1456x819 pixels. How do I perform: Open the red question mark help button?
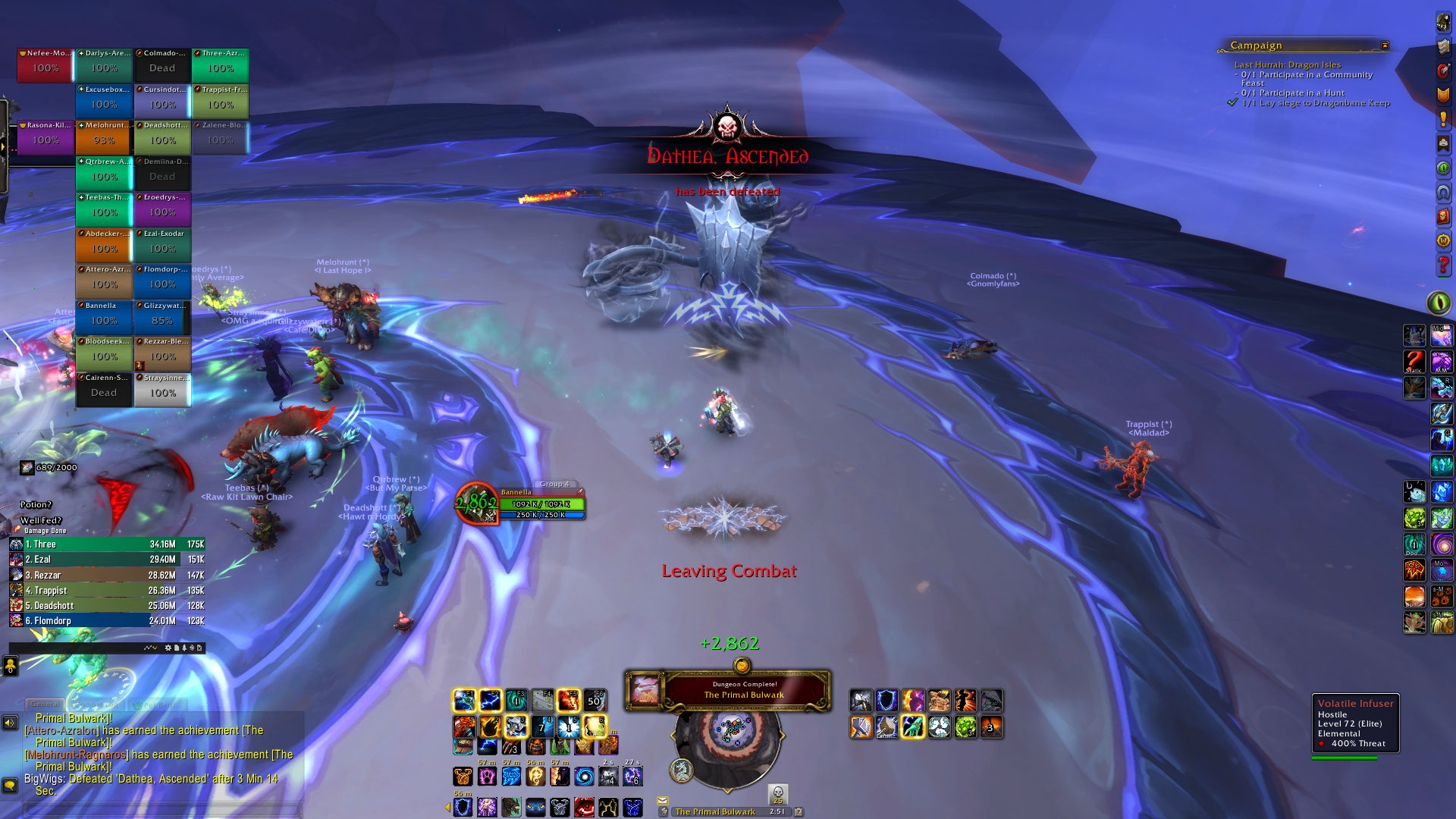(1443, 265)
